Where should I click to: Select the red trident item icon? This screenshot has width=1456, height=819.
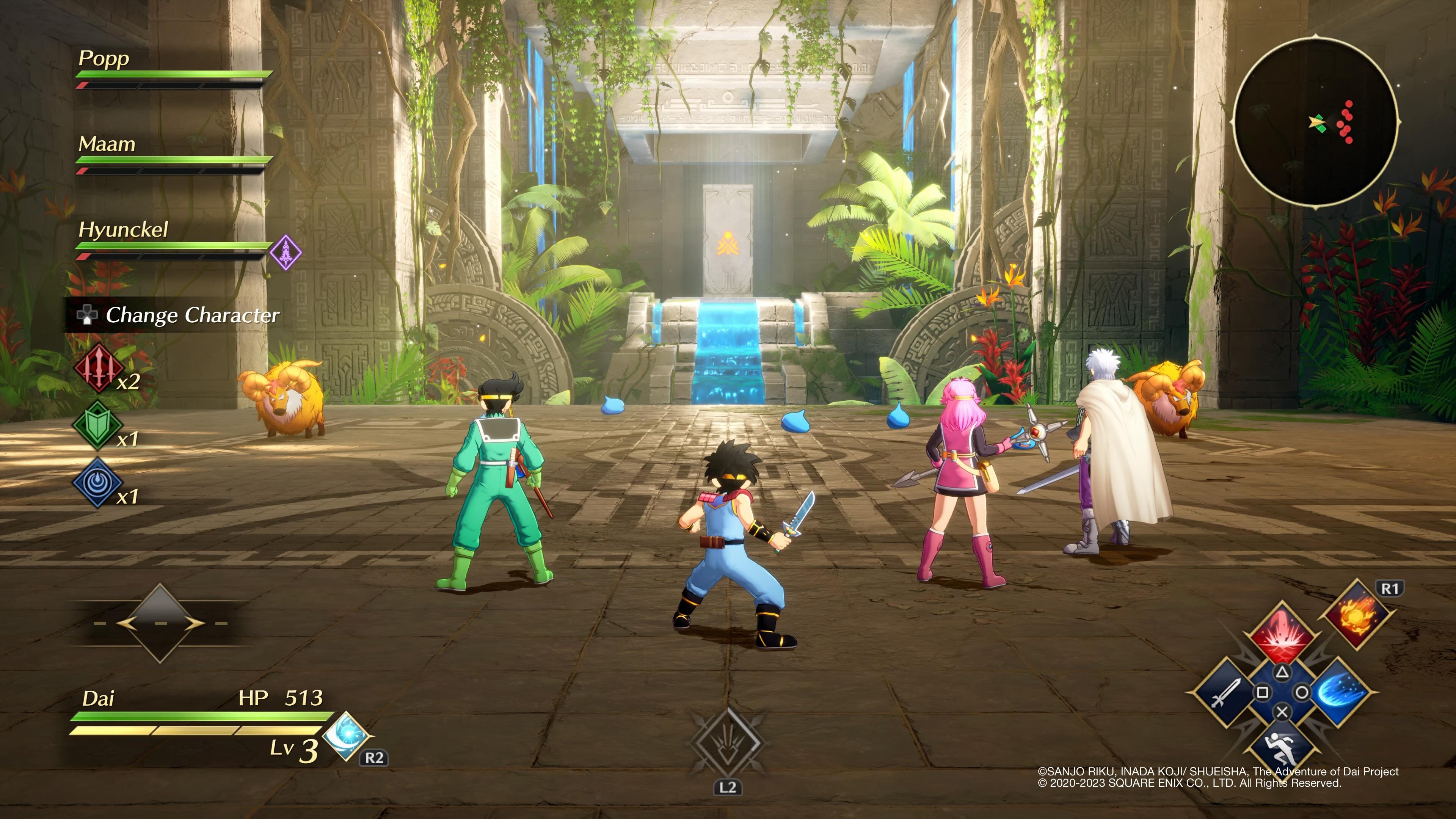pyautogui.click(x=98, y=368)
